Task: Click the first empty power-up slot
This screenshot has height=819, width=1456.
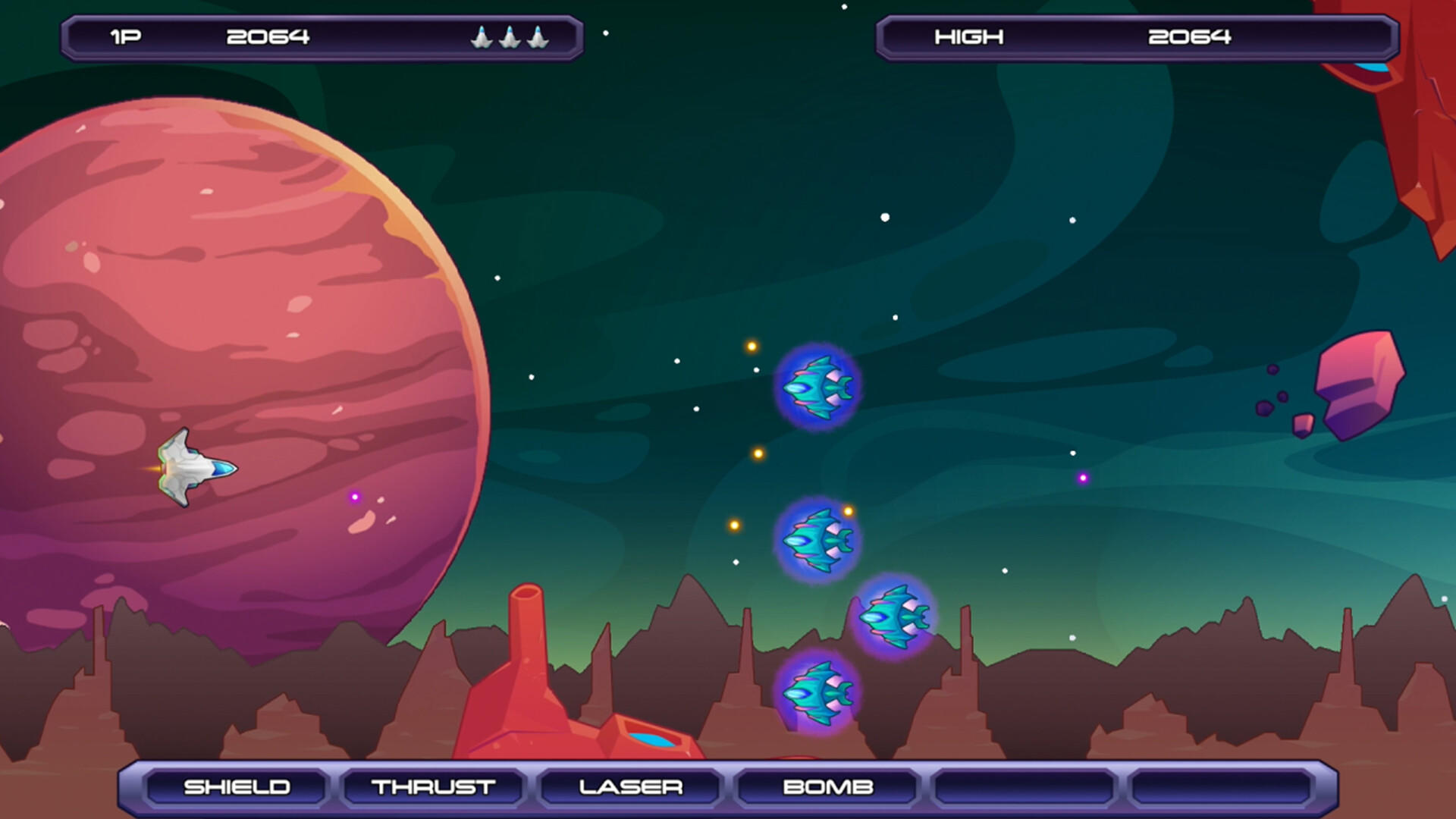Action: (x=1024, y=787)
